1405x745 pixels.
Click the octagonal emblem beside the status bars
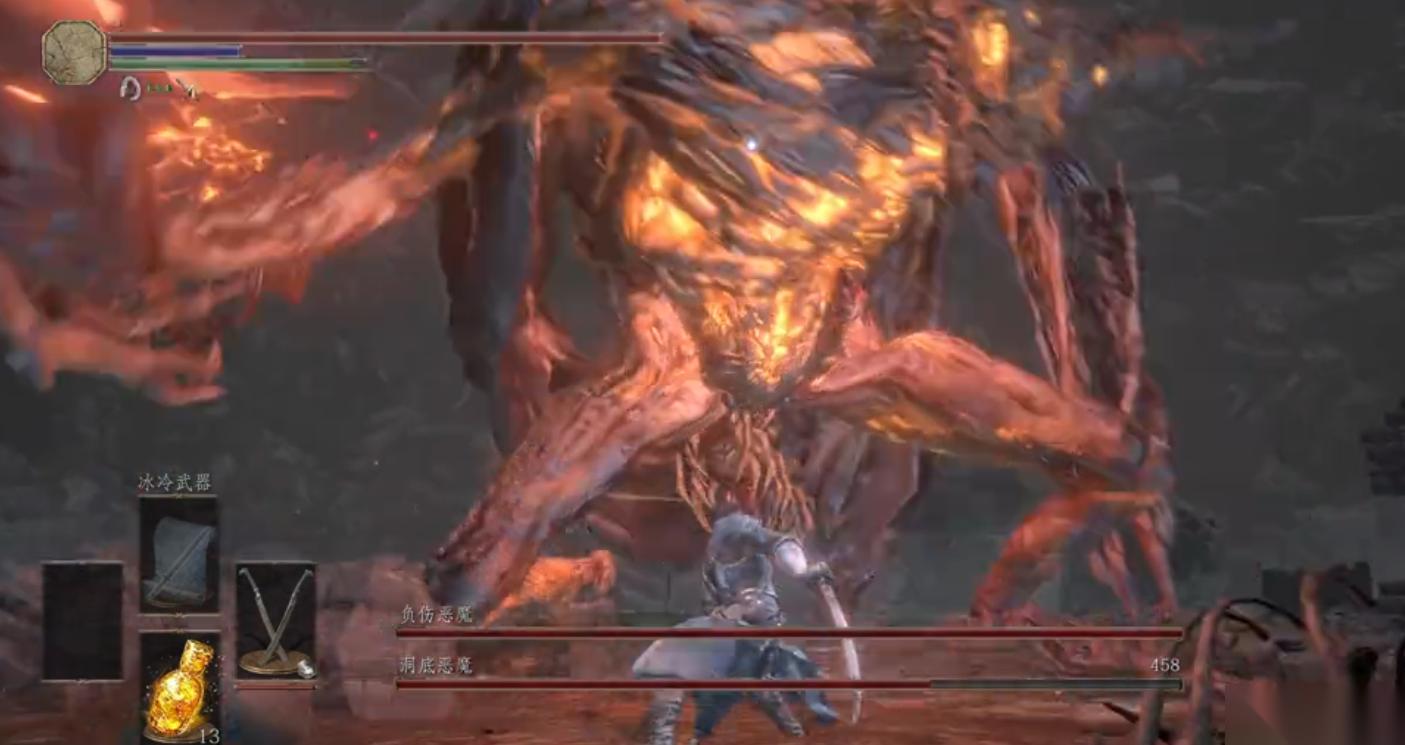coord(74,52)
